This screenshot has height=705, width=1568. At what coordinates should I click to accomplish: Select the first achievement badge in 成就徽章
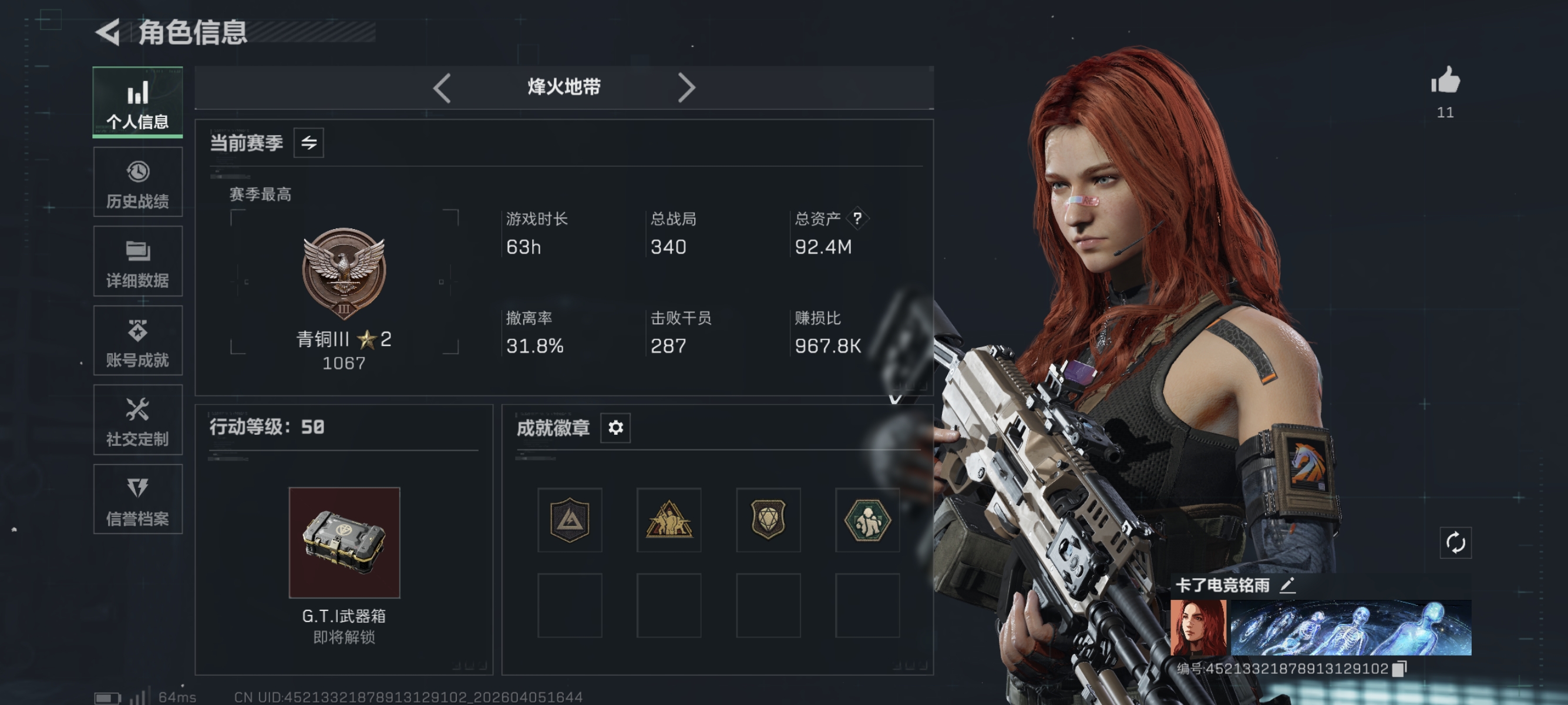[570, 521]
